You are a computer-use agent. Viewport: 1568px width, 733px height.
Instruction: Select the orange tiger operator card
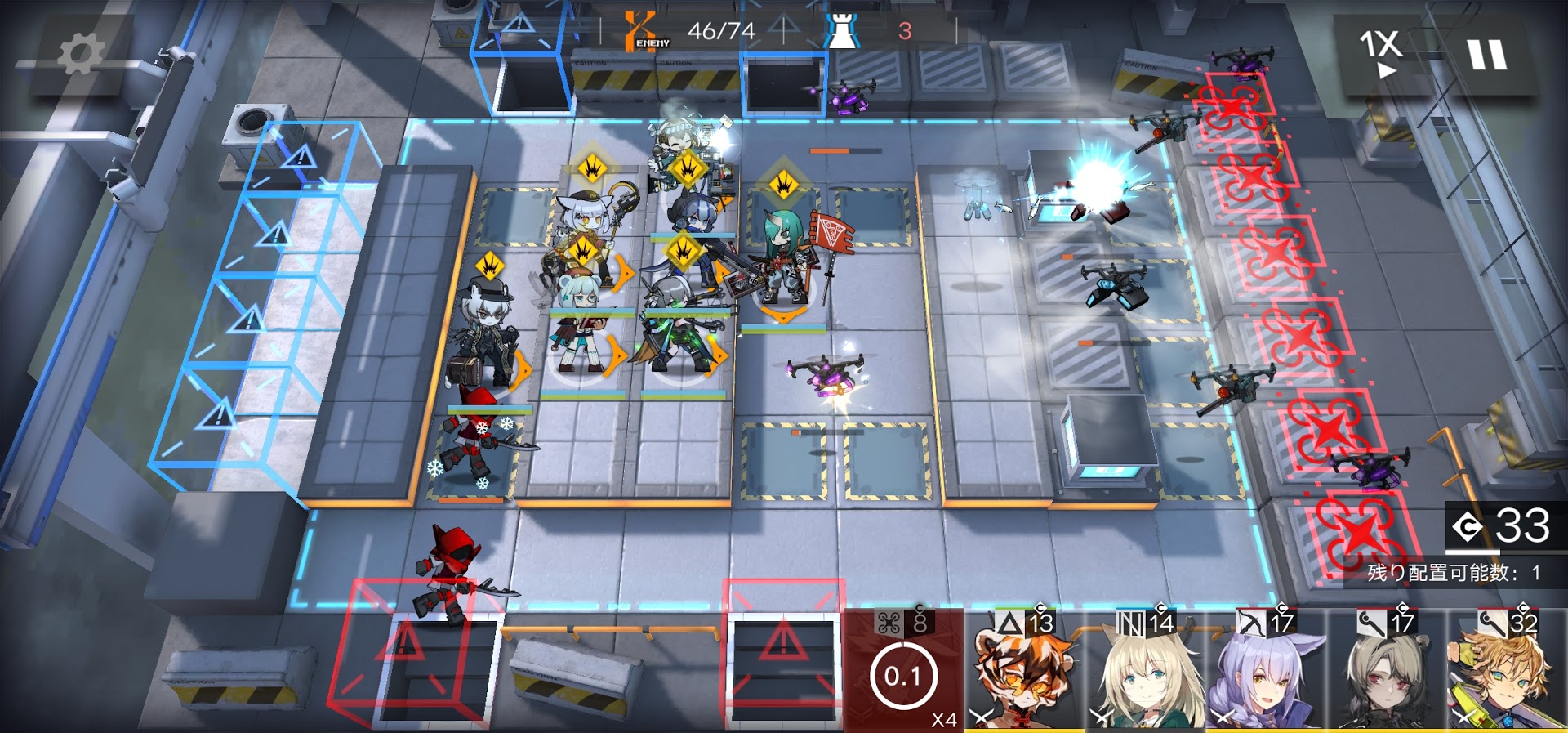[1024, 670]
